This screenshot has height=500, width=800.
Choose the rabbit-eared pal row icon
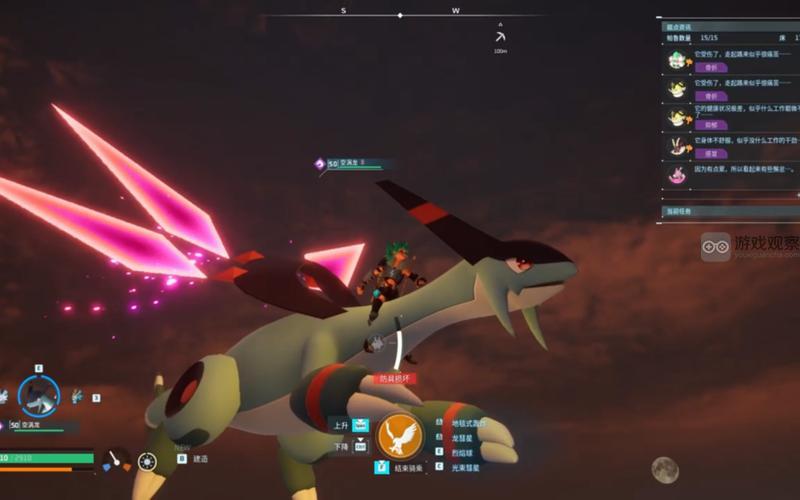[x=677, y=146]
